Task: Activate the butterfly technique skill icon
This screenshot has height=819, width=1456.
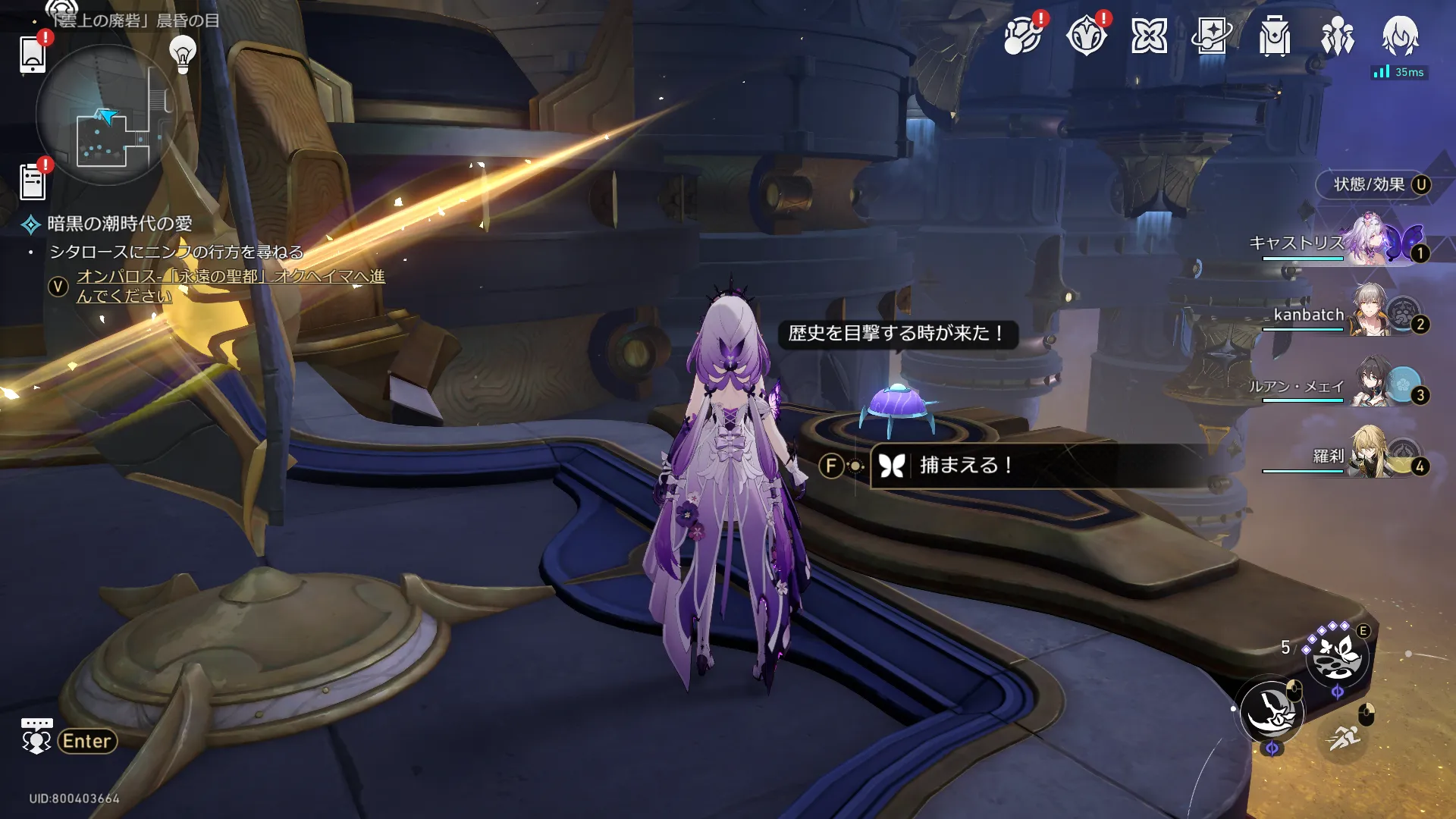Action: [x=1336, y=656]
